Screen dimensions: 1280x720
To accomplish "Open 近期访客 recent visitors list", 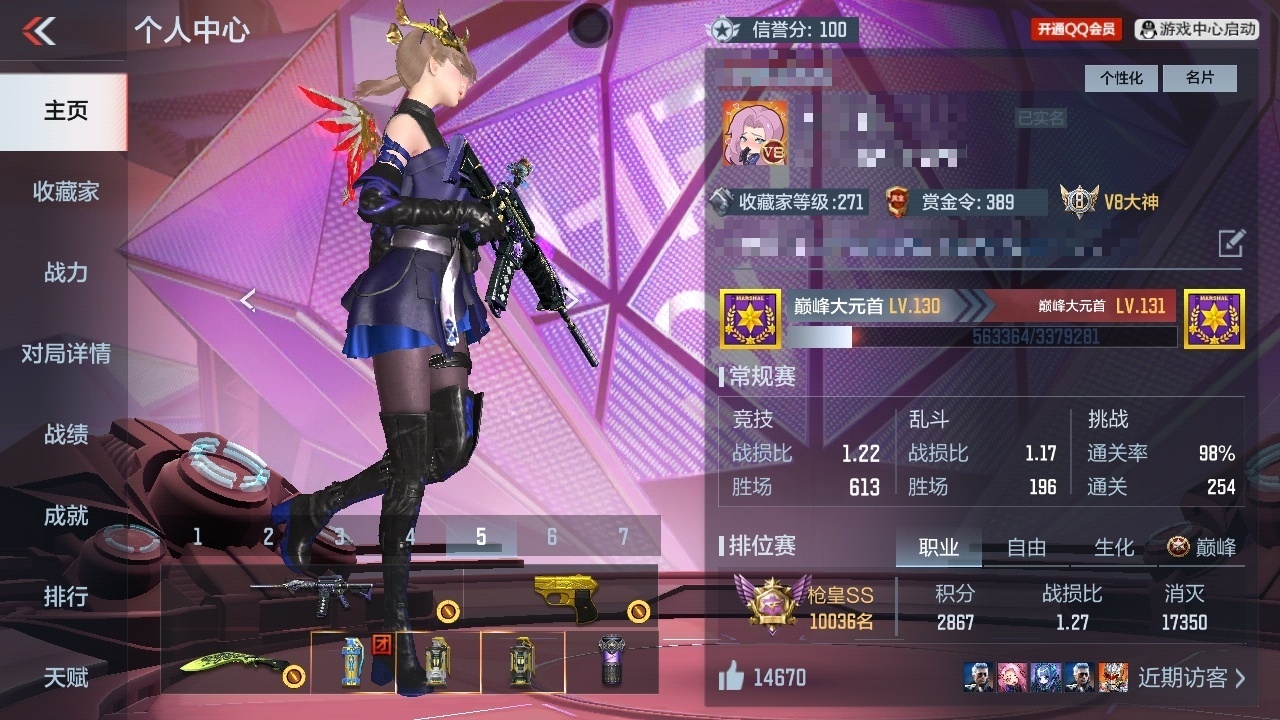I will click(x=1191, y=677).
